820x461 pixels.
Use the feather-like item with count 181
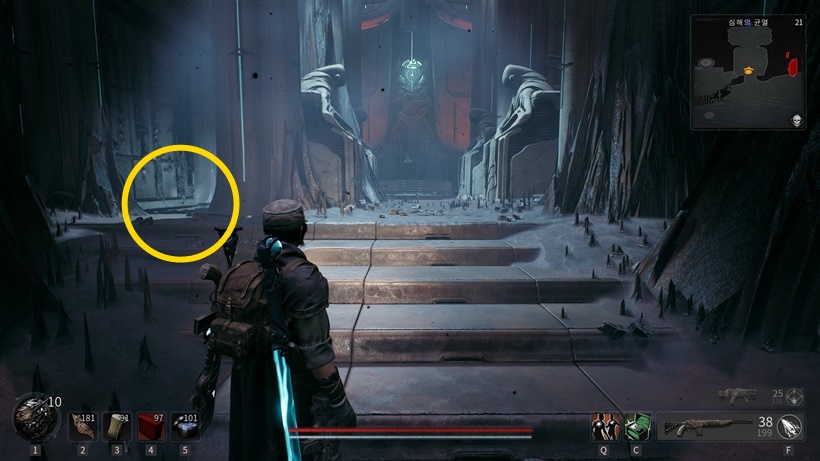tap(82, 426)
